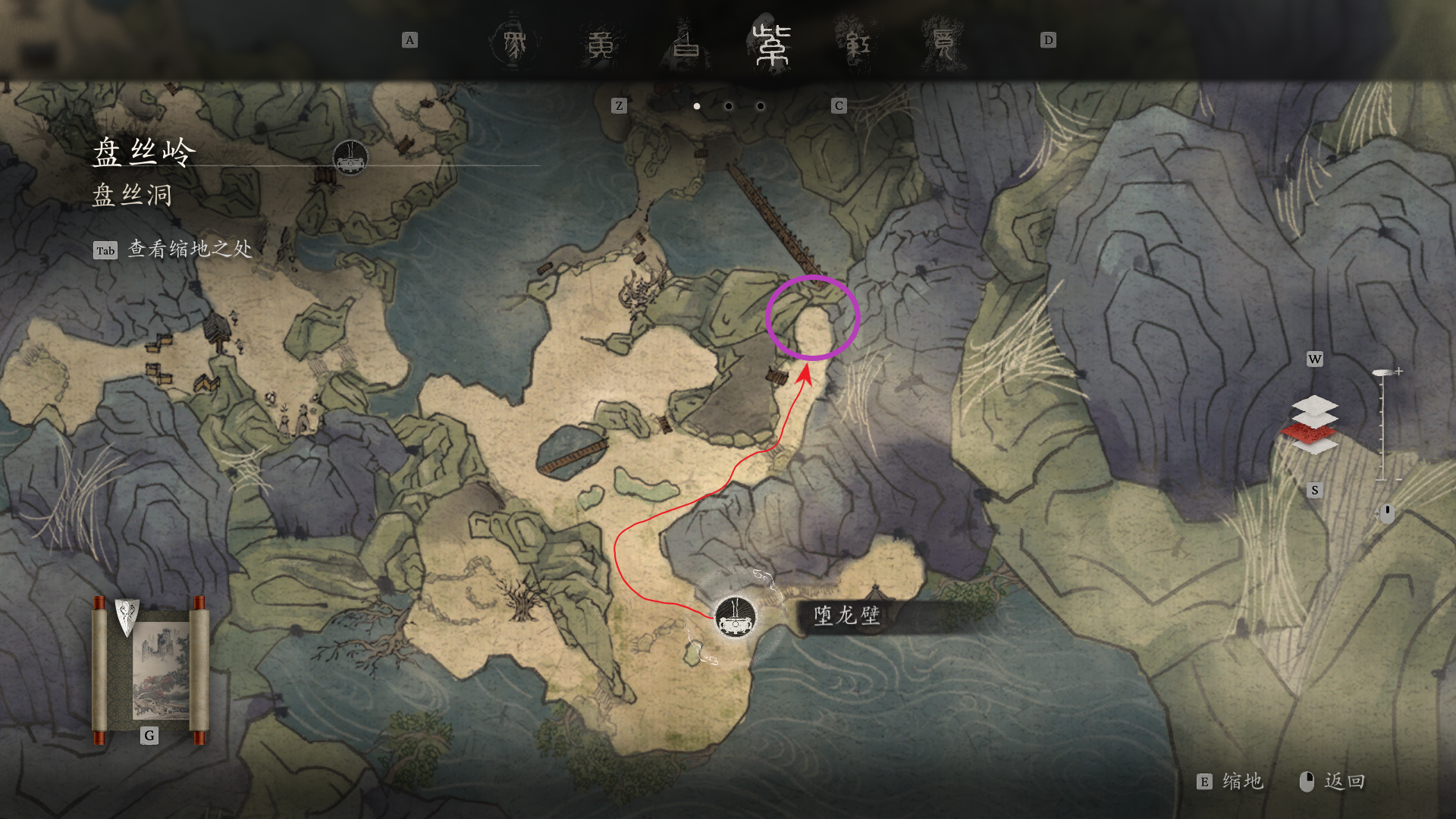1456x819 pixels.
Task: Open the rightmost chapter tab after 红
Action: click(943, 44)
